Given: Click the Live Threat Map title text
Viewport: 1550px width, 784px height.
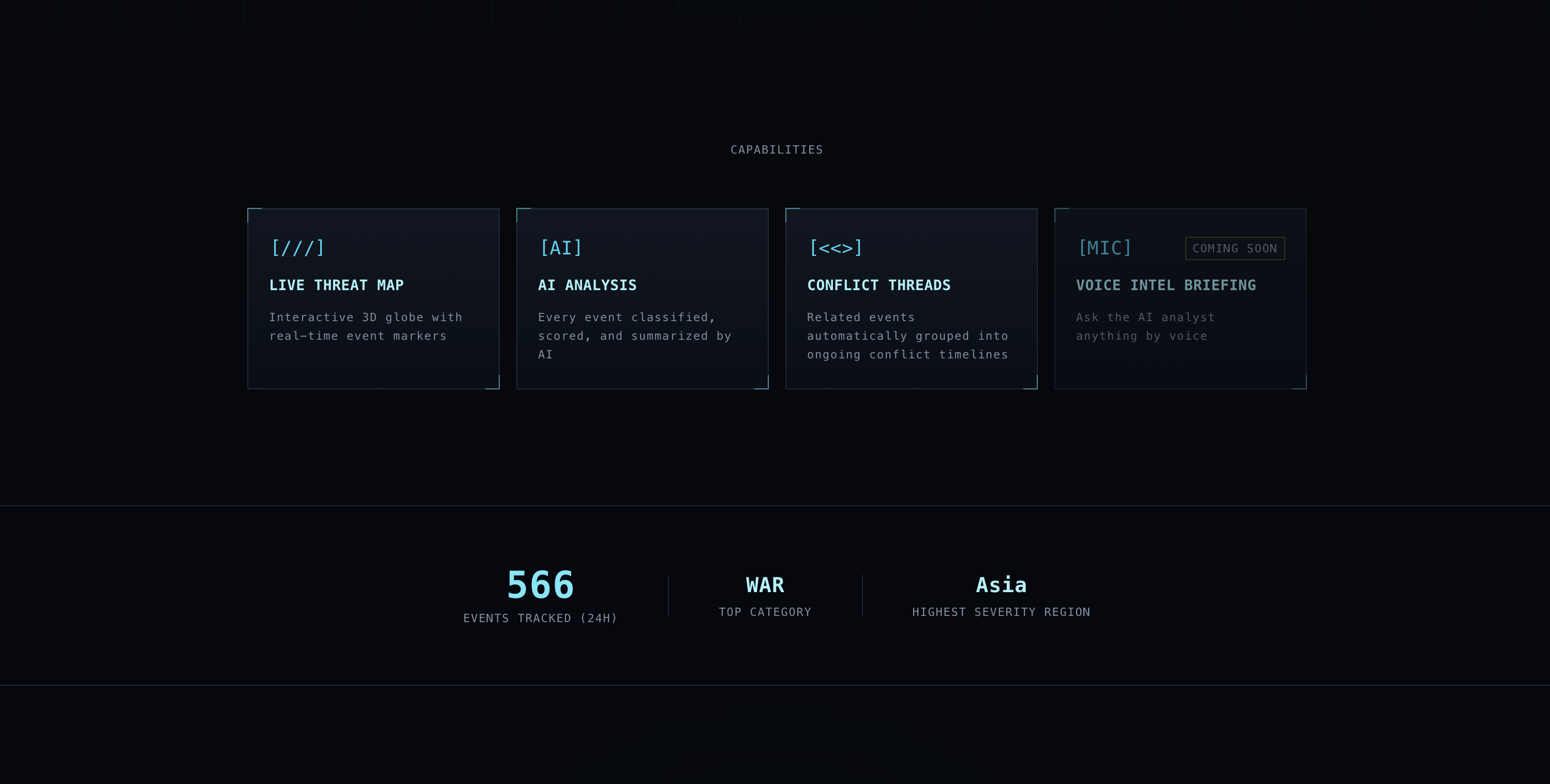Looking at the screenshot, I should tap(337, 285).
